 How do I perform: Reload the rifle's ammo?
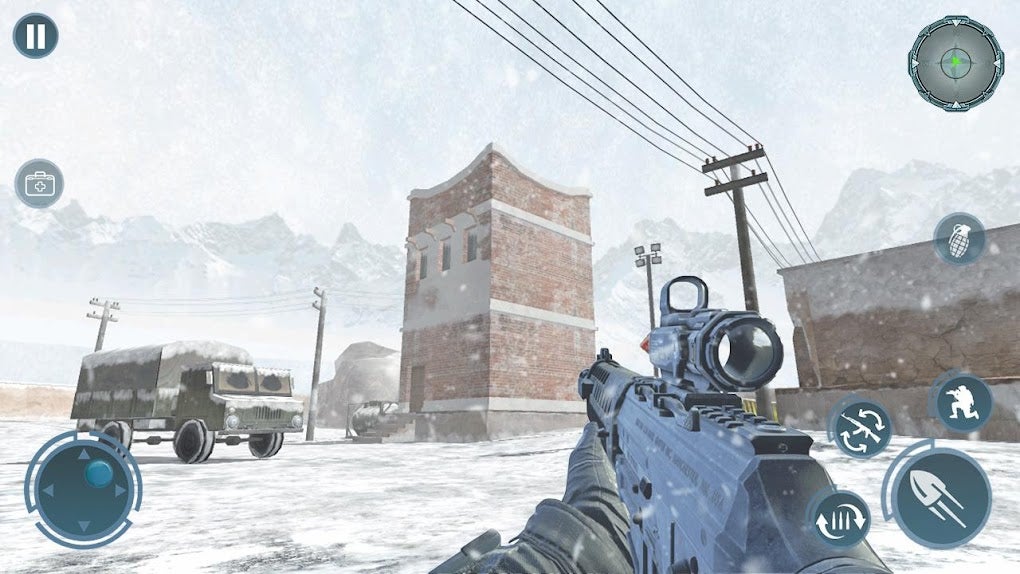[838, 519]
